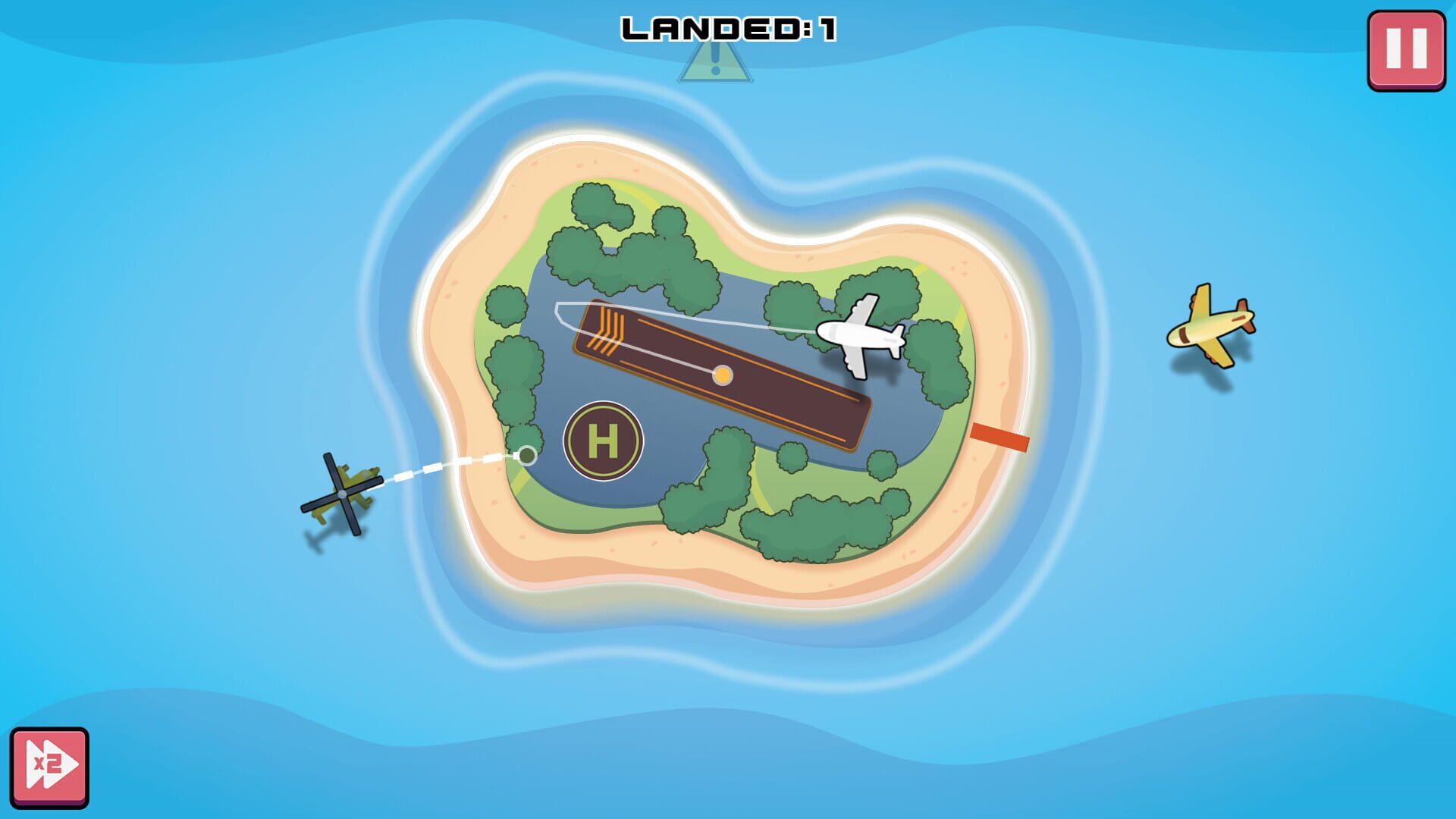Click the LANDED: 1 score display
The image size is (1456, 819).
click(728, 27)
